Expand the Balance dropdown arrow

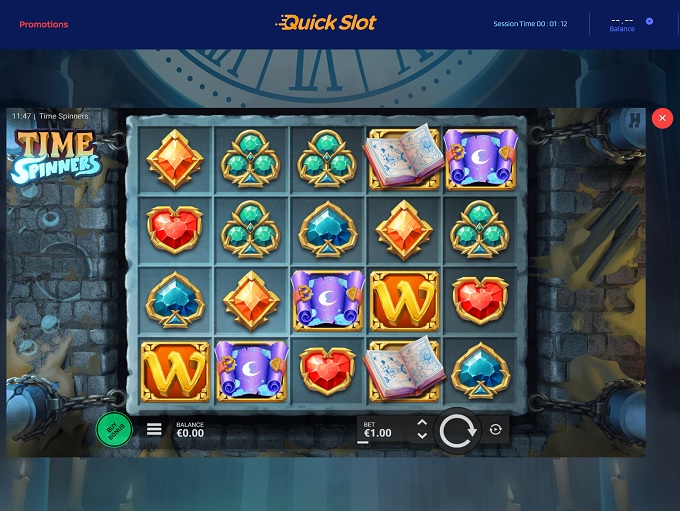pyautogui.click(x=649, y=21)
